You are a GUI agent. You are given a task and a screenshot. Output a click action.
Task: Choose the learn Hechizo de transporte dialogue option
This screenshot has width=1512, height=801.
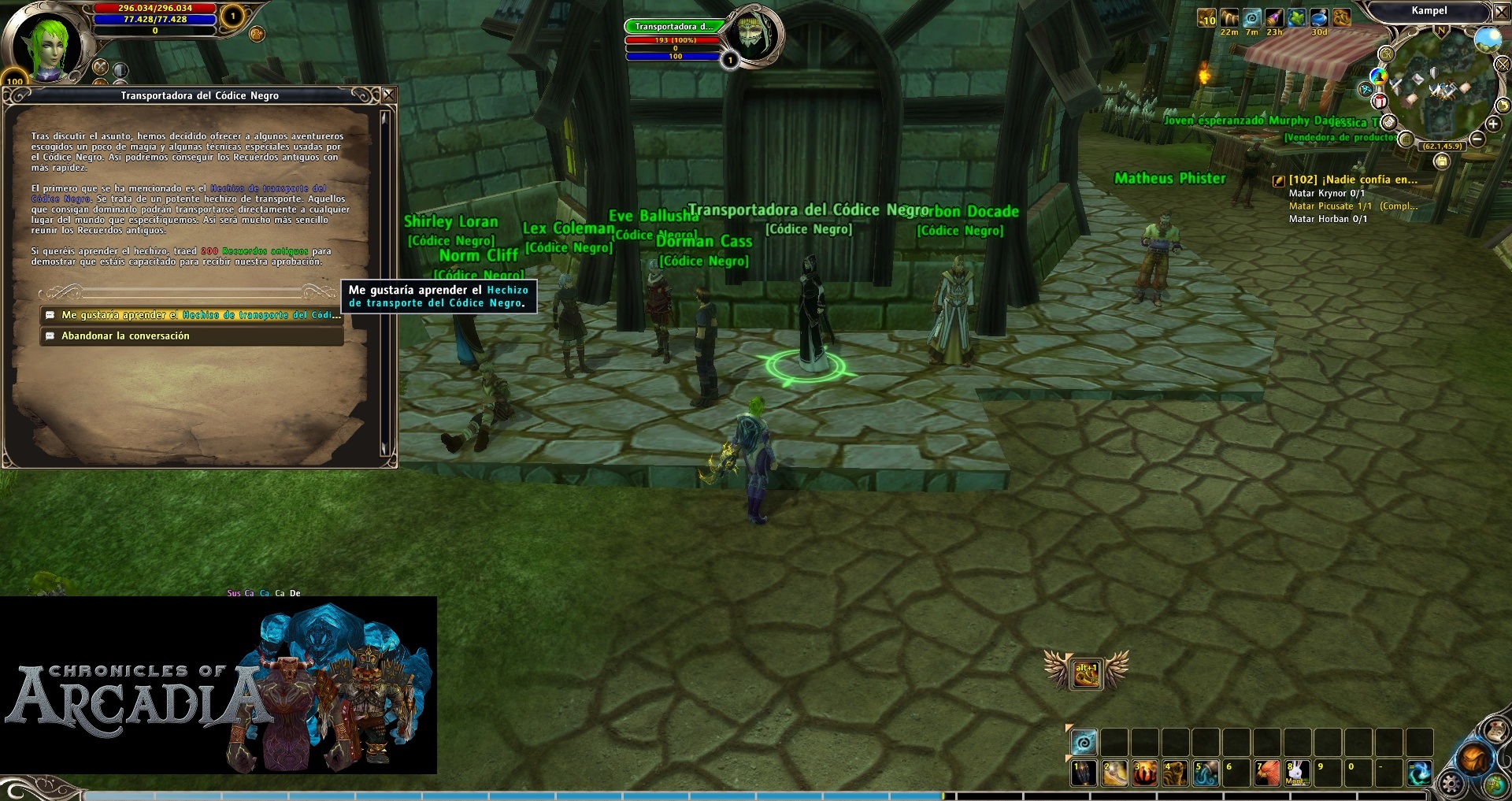point(191,315)
